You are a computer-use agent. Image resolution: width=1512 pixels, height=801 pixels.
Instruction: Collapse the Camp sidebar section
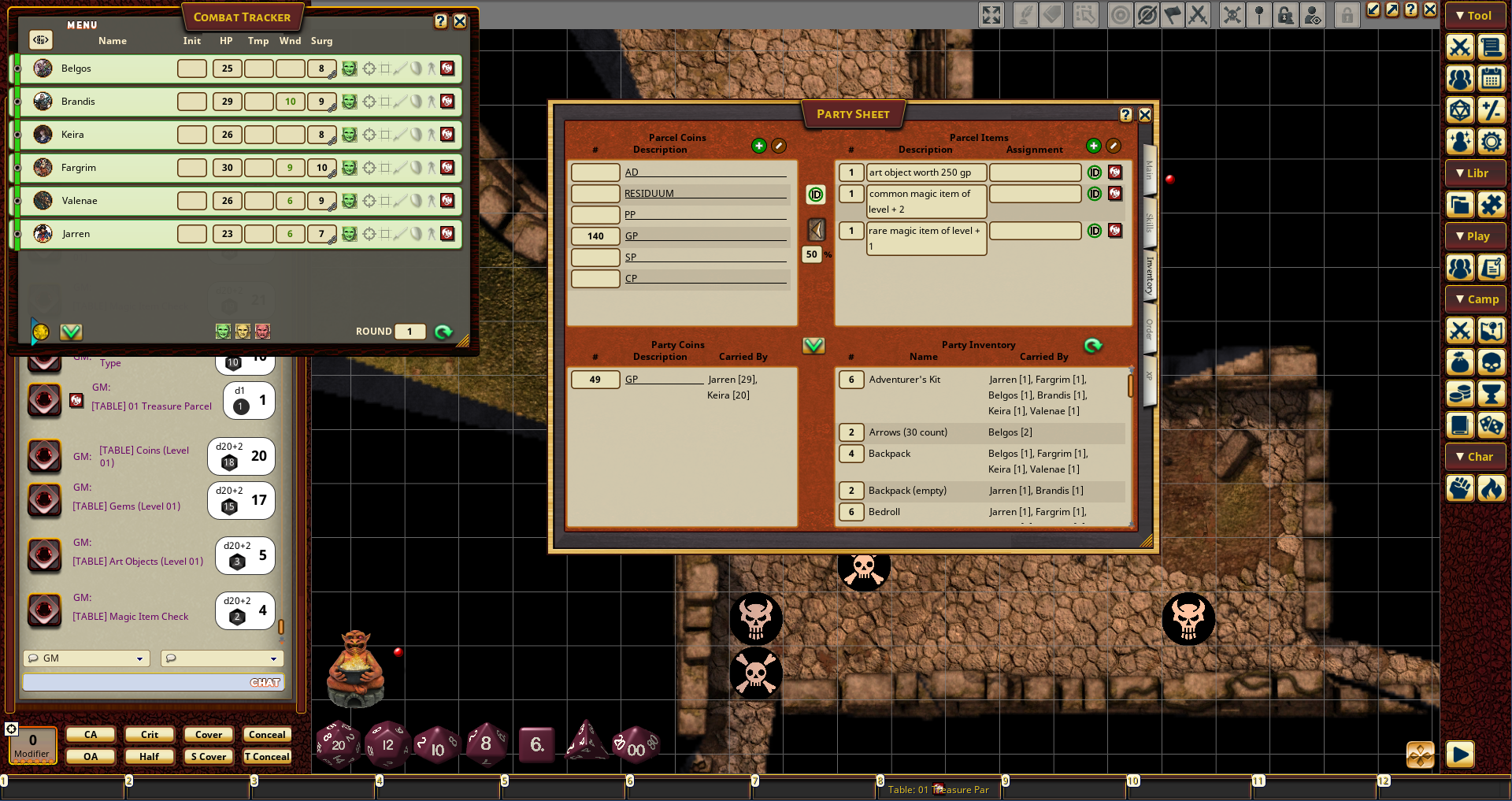(1476, 299)
